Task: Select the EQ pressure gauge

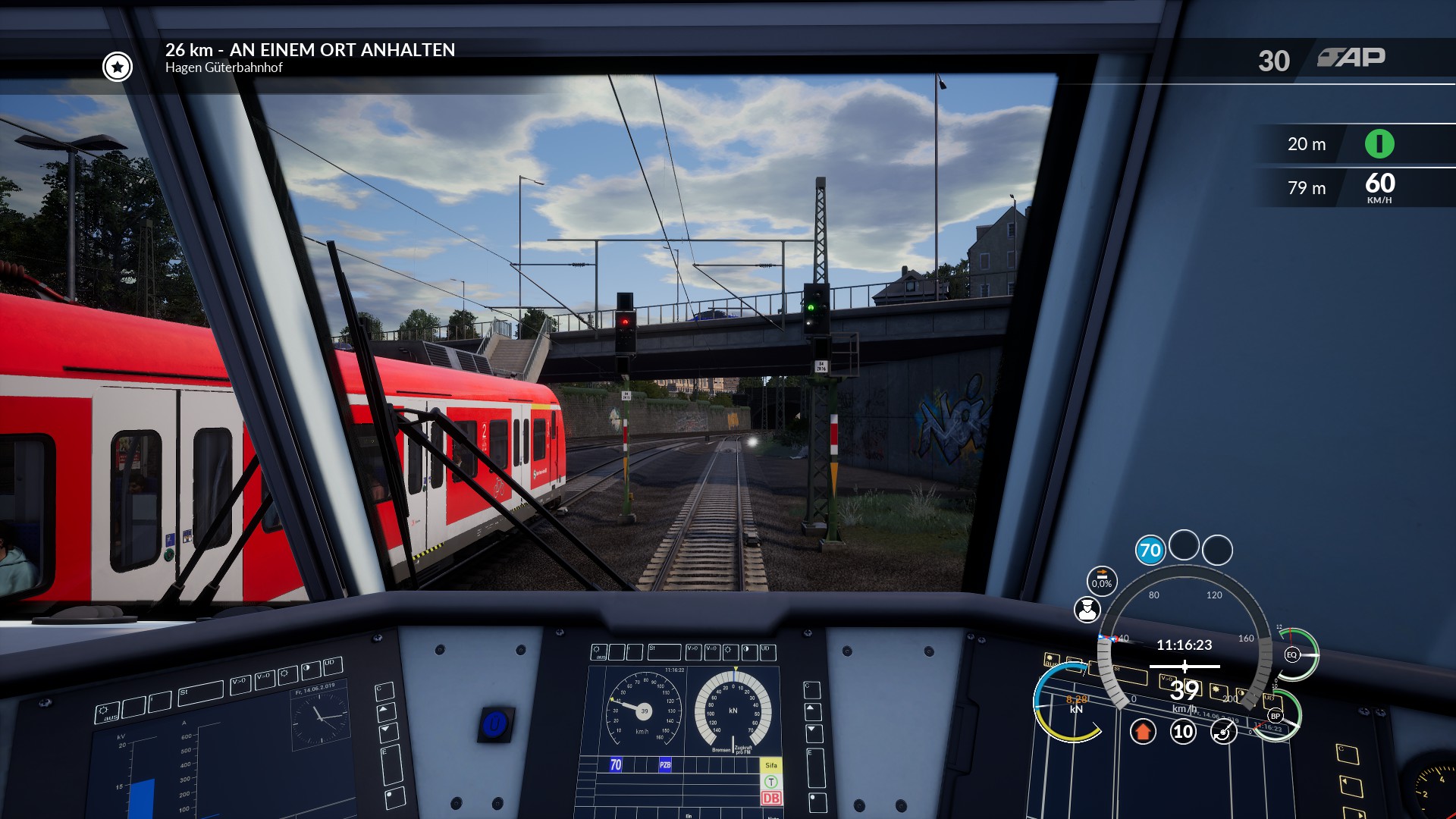Action: [1292, 654]
